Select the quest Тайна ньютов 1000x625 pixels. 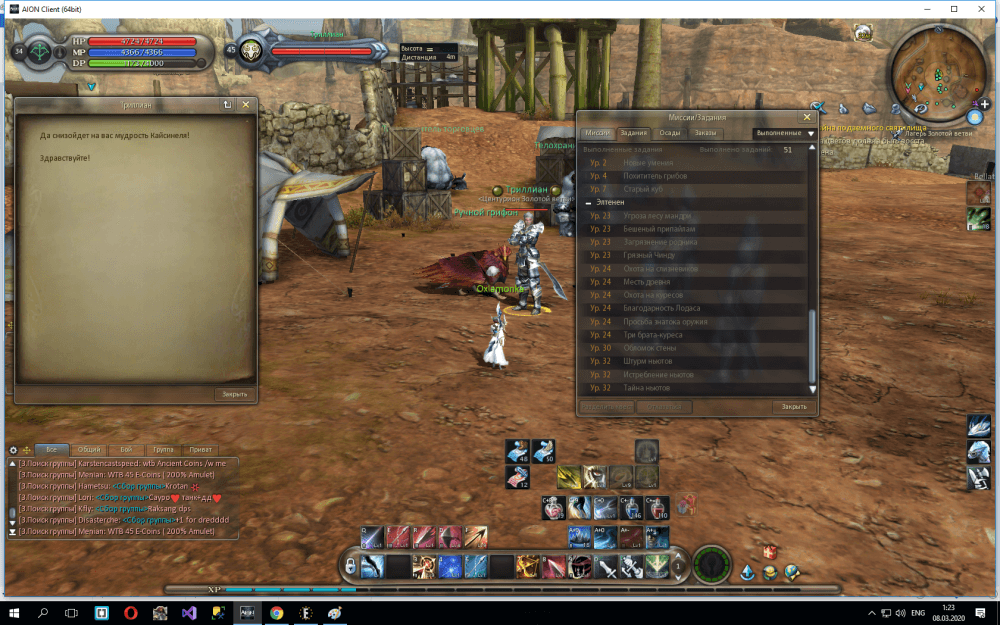coord(645,388)
